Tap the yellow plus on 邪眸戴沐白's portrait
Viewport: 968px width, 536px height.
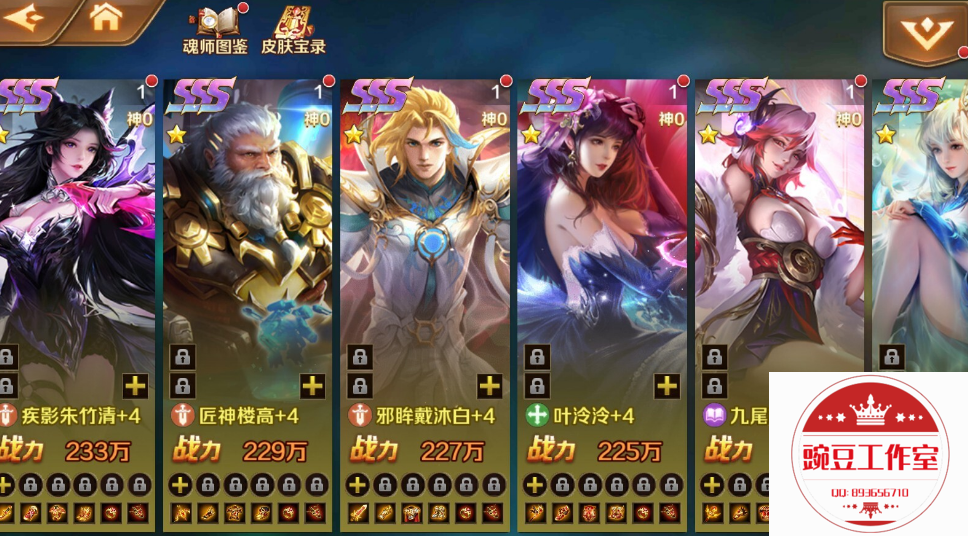(x=490, y=386)
